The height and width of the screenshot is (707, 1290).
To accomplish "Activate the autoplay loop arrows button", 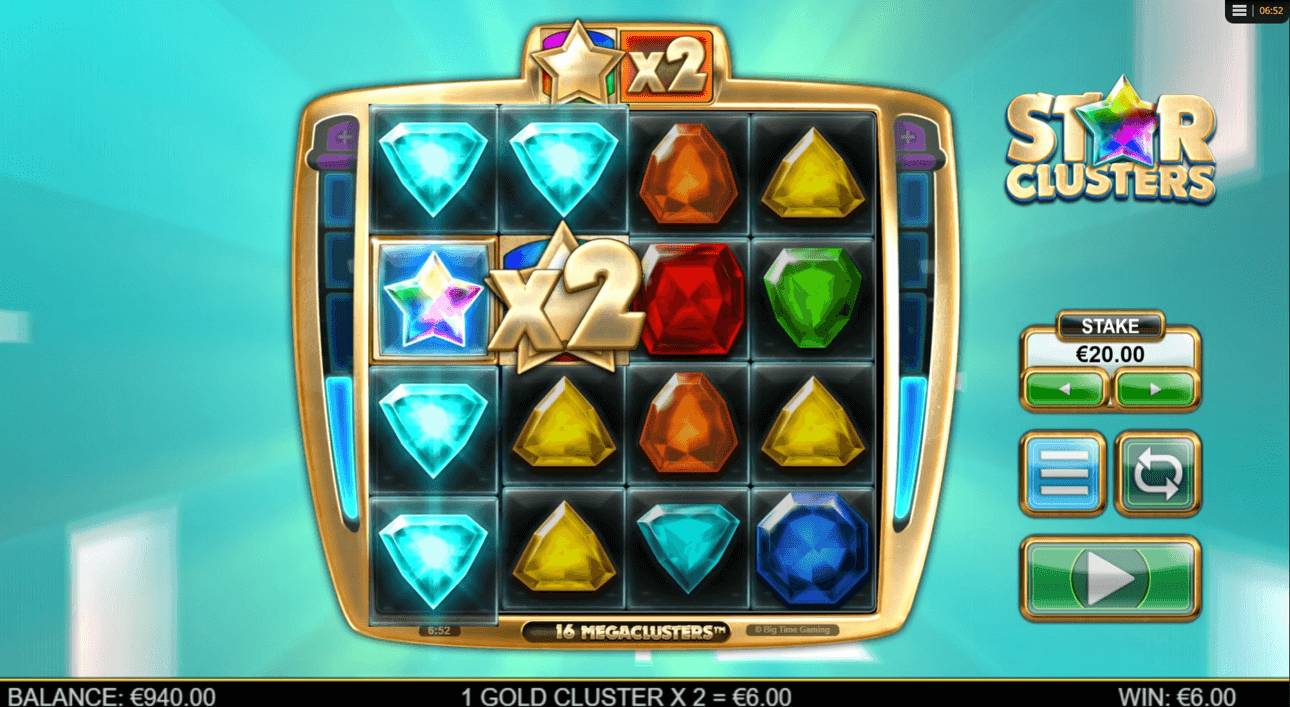I will tap(1157, 473).
